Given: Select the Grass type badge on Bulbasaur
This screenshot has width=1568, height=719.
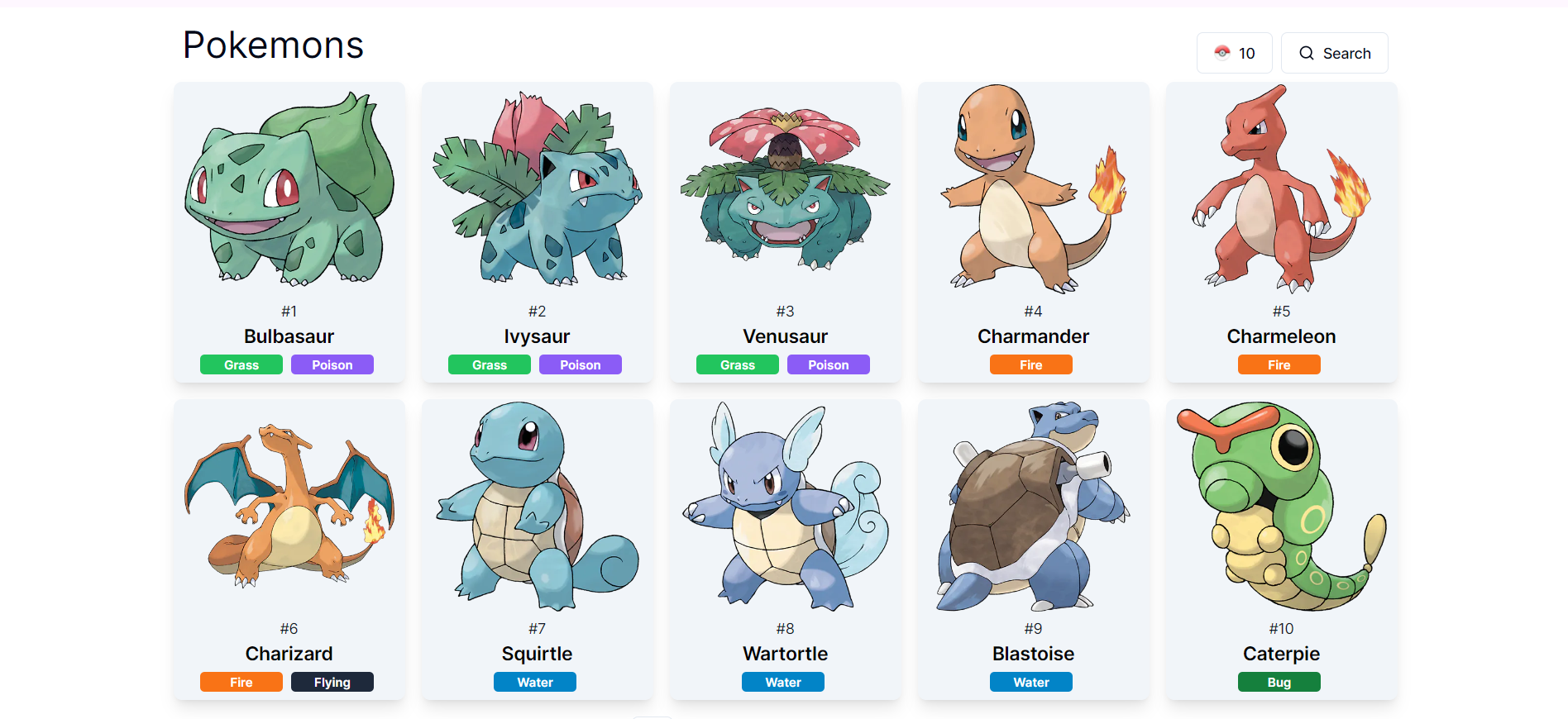Looking at the screenshot, I should 241,364.
